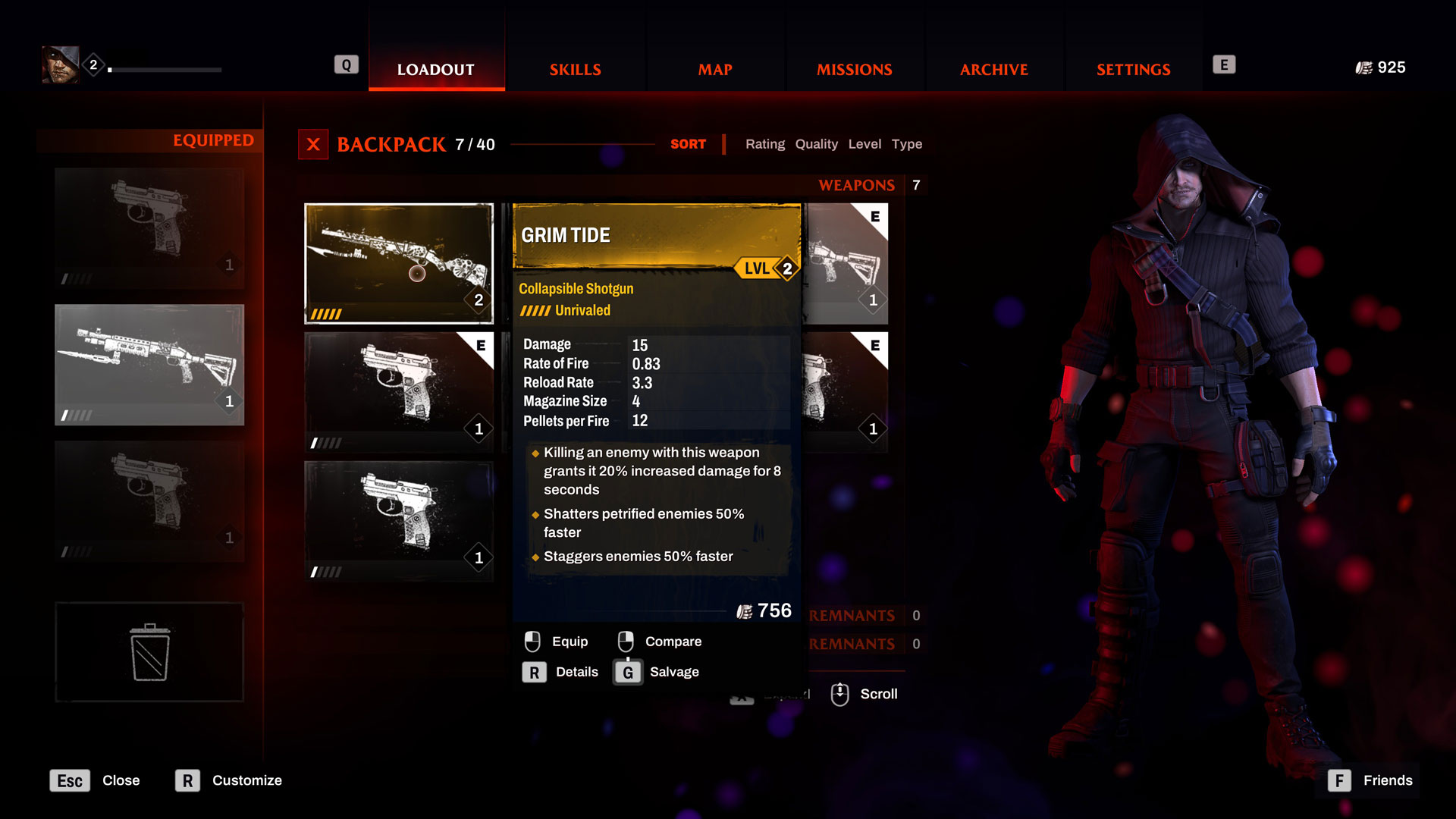The image size is (1456, 819).
Task: Sort backpack items by Level
Action: pyautogui.click(x=864, y=144)
